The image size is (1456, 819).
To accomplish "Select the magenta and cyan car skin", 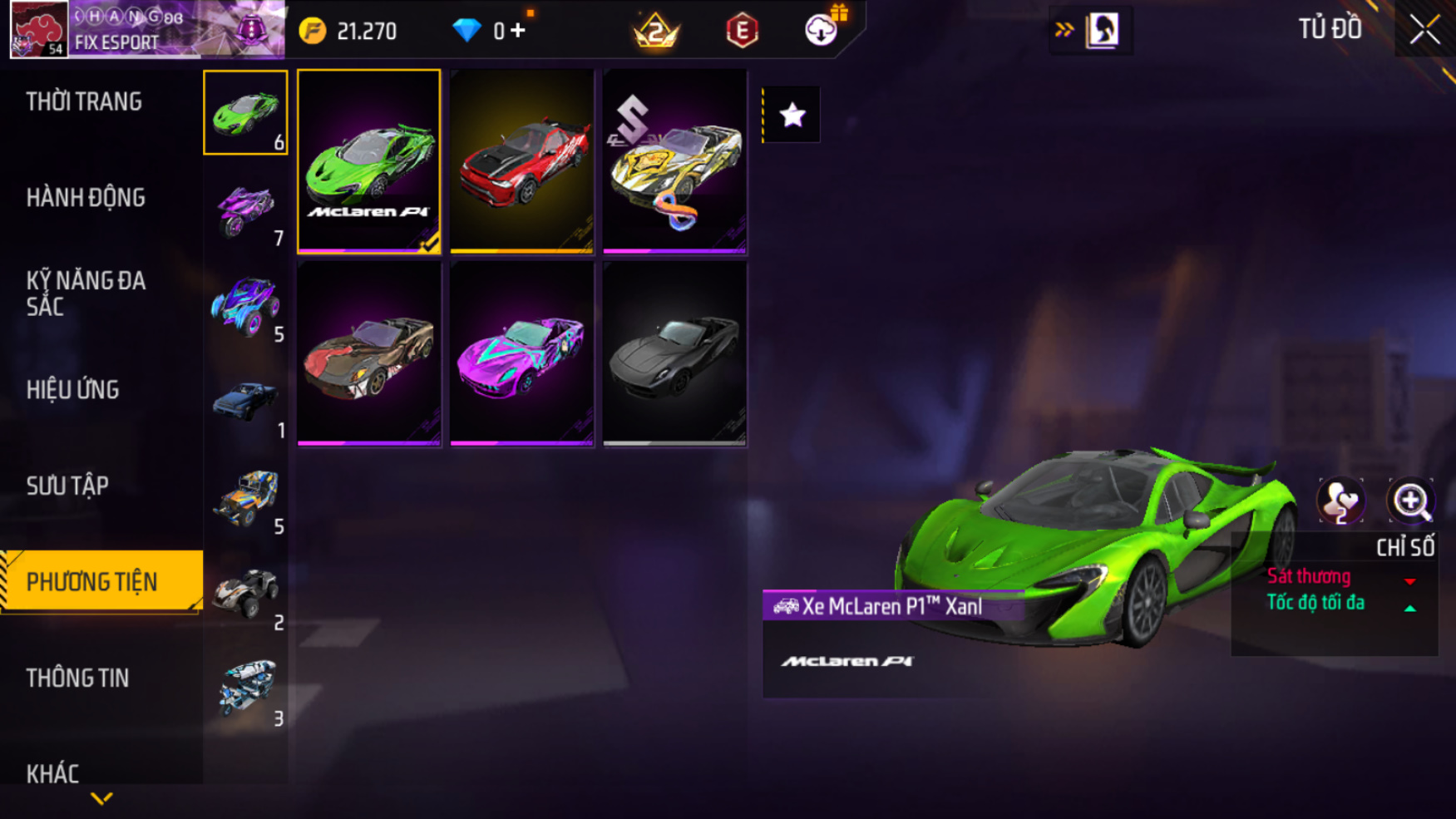I will click(x=521, y=355).
